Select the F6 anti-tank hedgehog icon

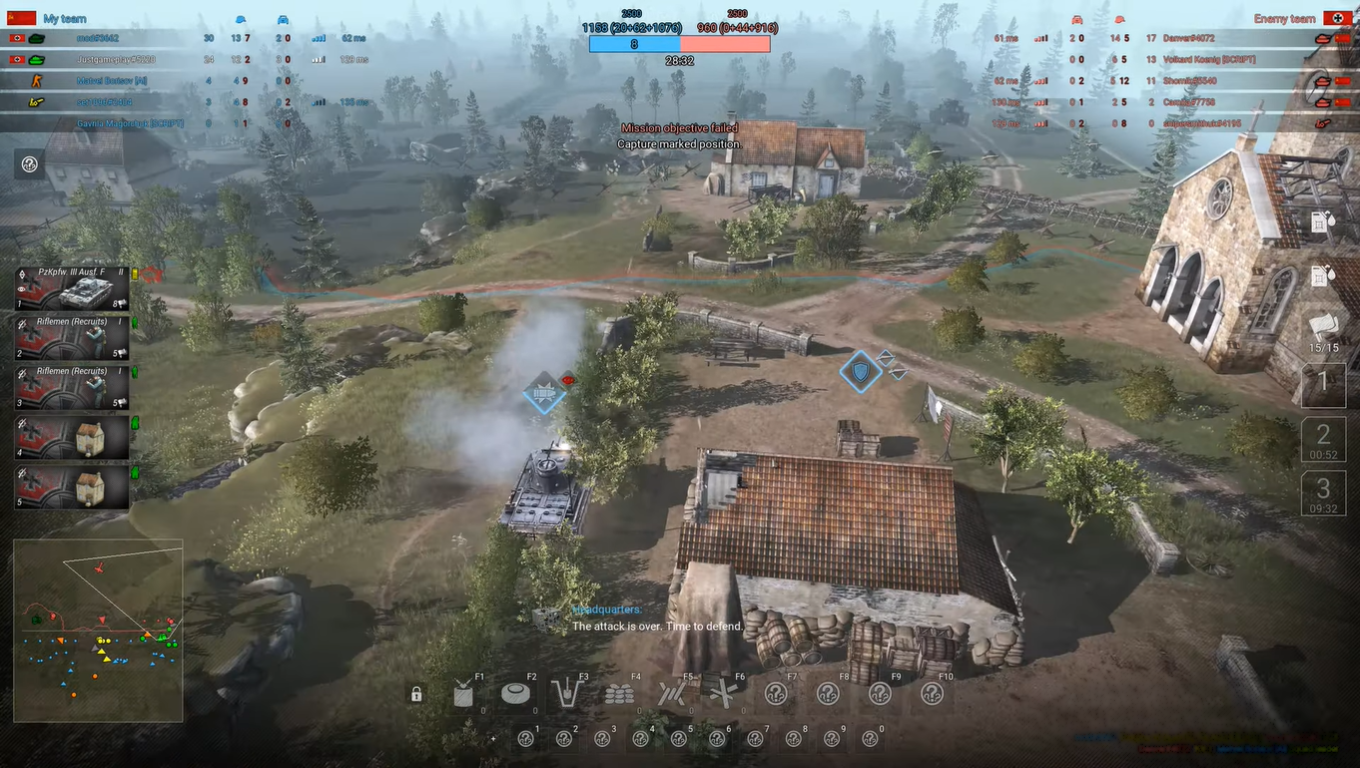(x=726, y=693)
